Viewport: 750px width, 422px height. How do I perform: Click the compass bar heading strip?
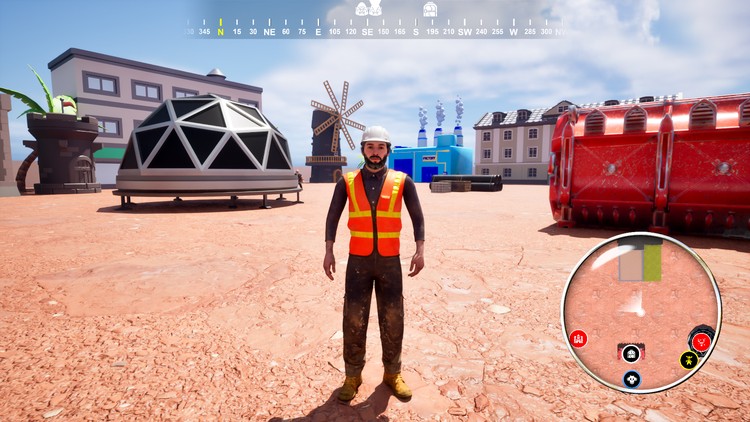[375, 31]
